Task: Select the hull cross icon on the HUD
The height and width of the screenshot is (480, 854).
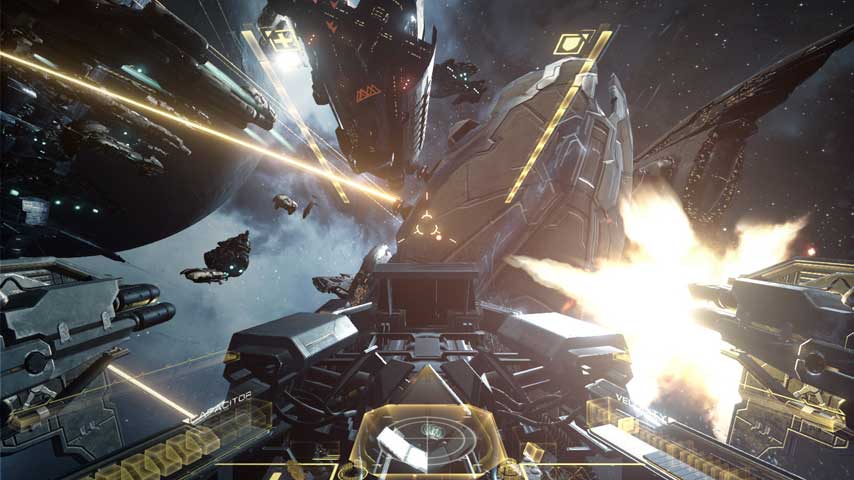Action: click(x=284, y=39)
